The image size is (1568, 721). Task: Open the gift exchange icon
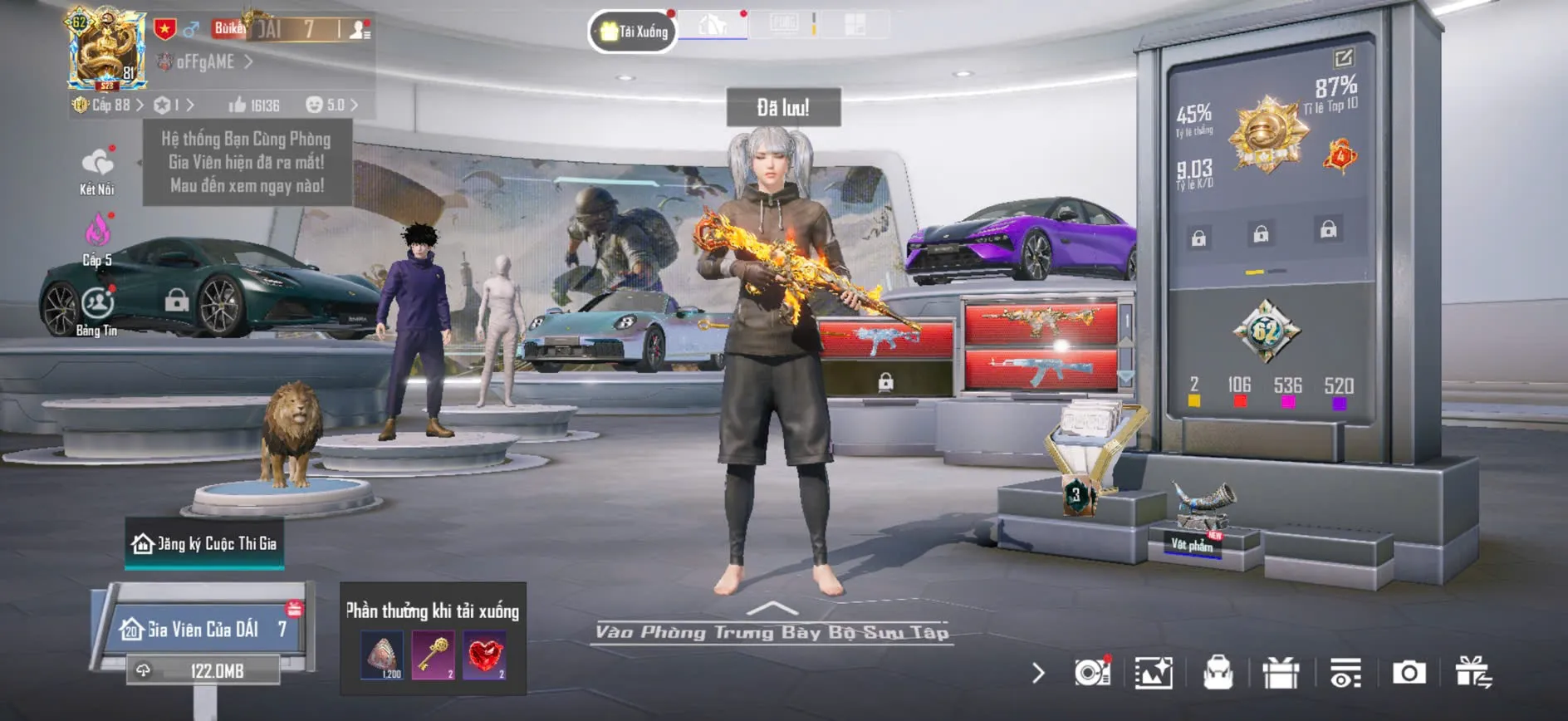(1473, 673)
